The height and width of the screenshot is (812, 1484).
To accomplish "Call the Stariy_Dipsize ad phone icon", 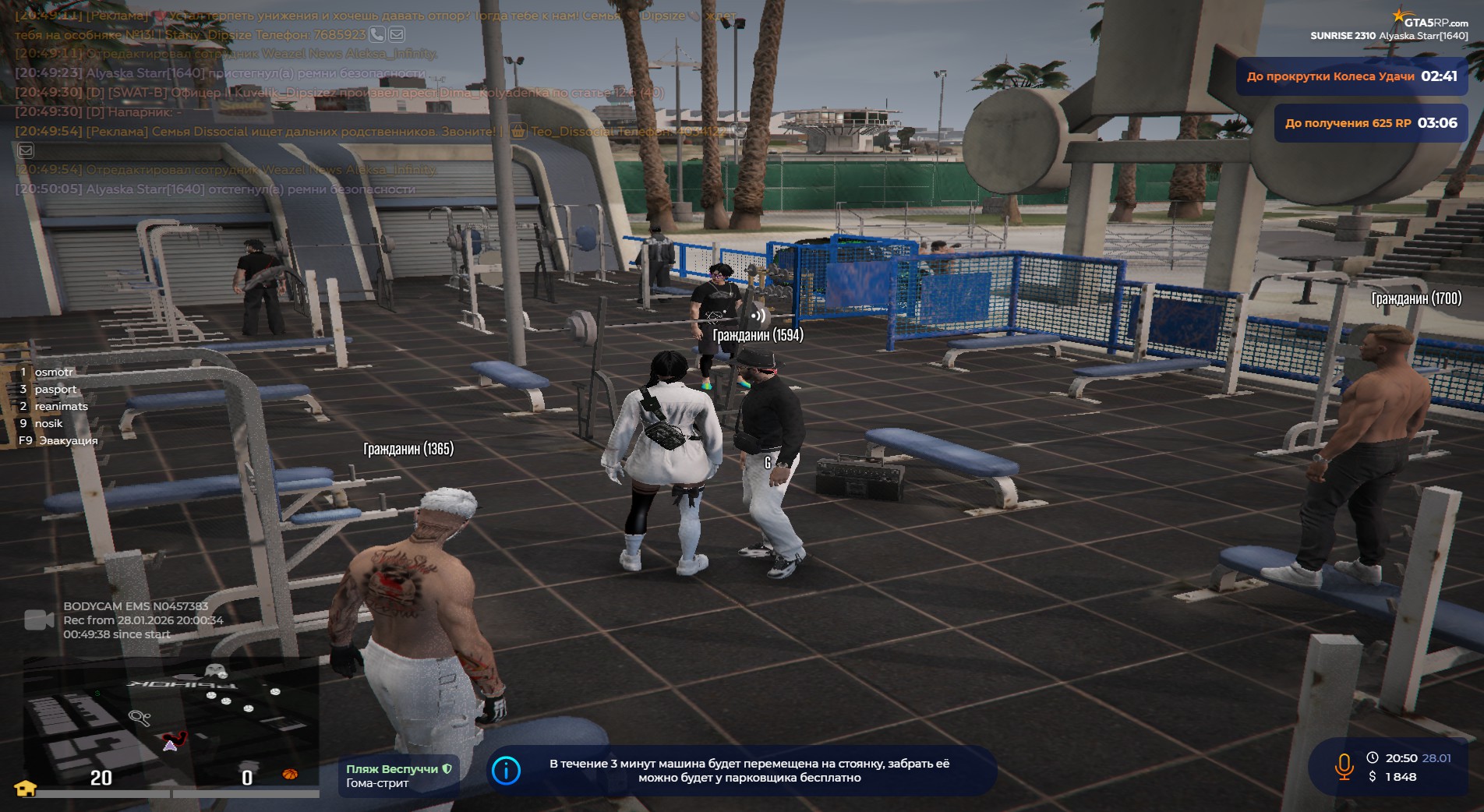I will point(377,34).
